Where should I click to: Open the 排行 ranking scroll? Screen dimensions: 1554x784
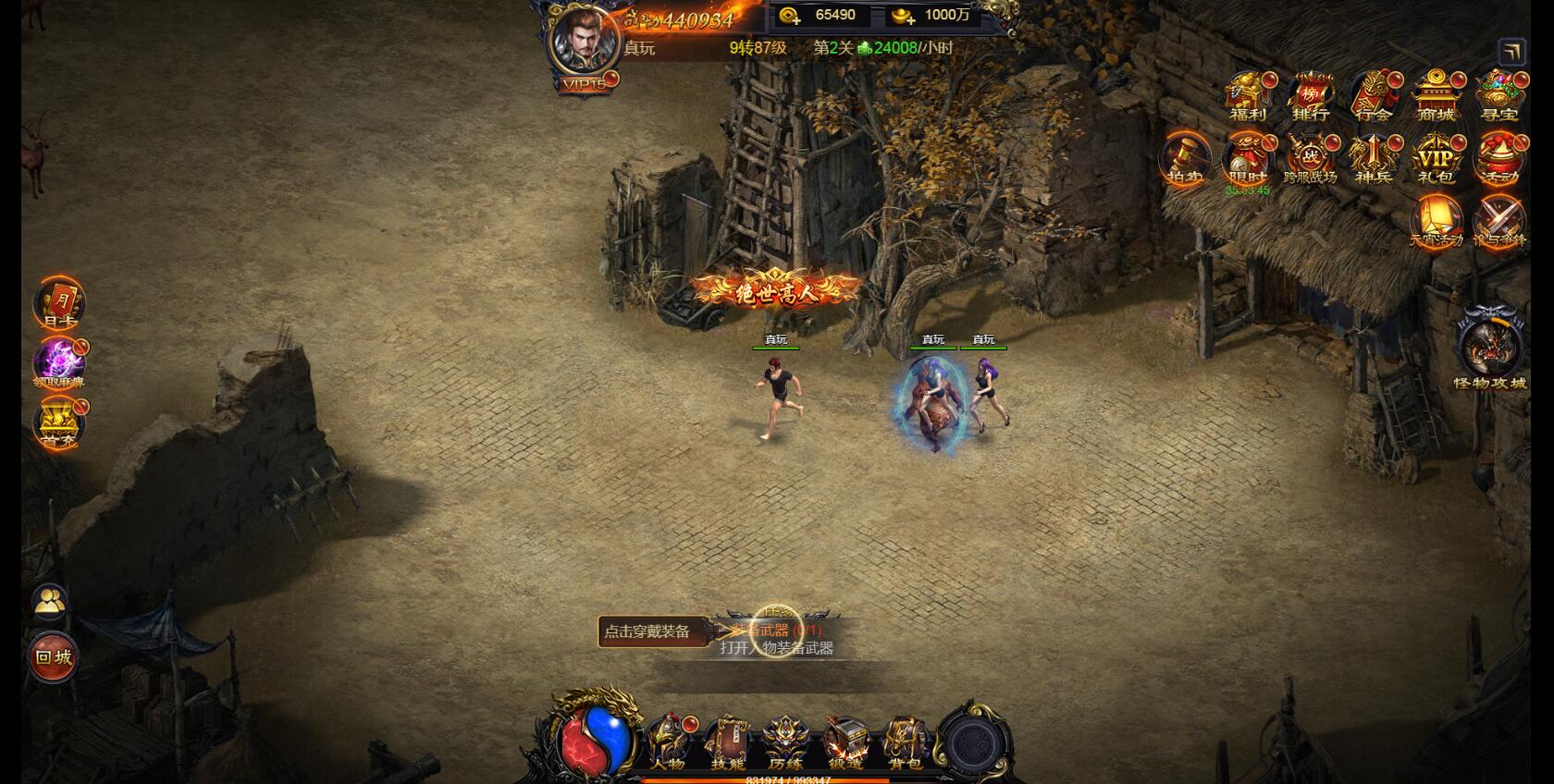point(1310,96)
